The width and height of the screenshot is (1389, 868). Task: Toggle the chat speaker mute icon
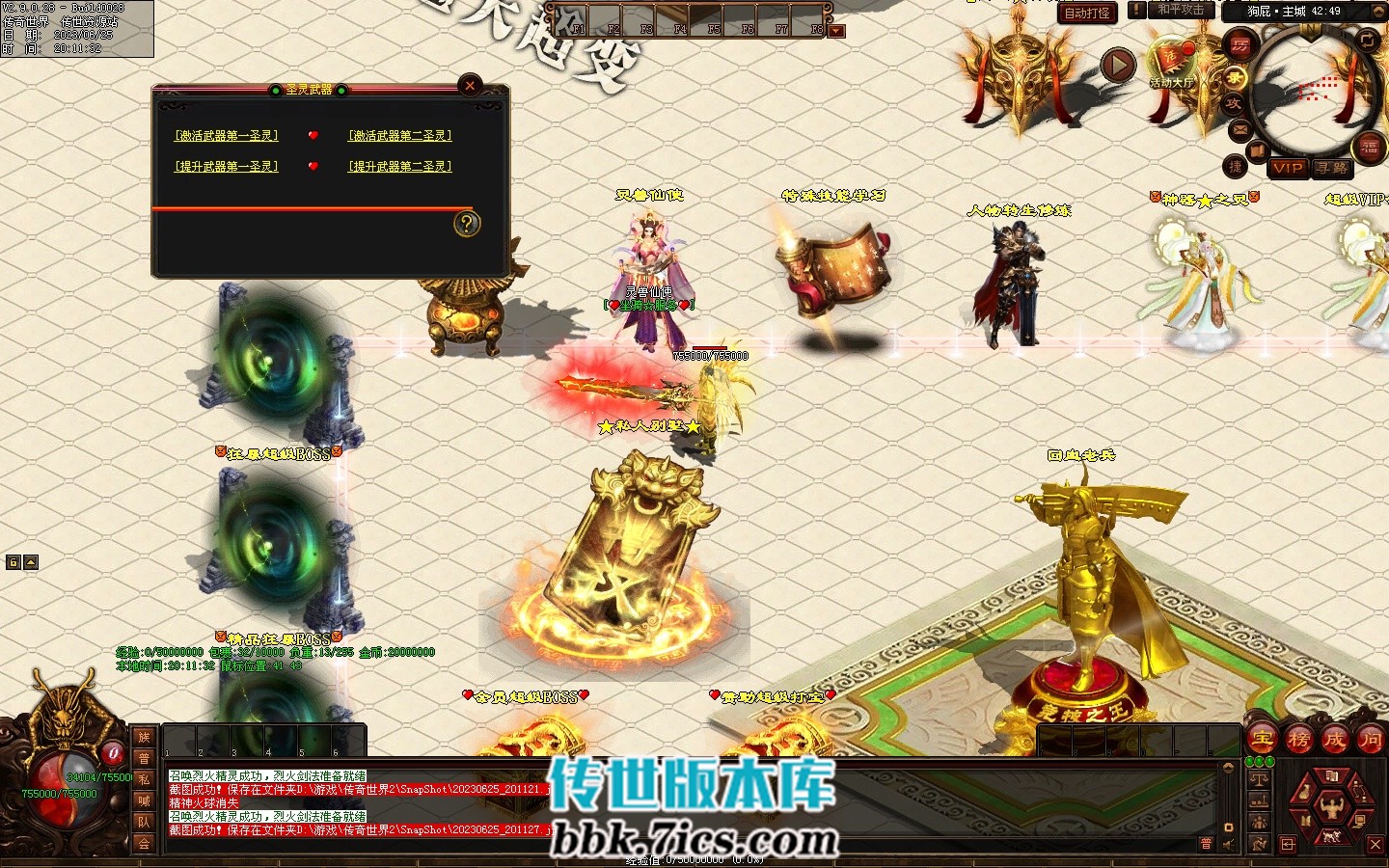click(x=1227, y=846)
